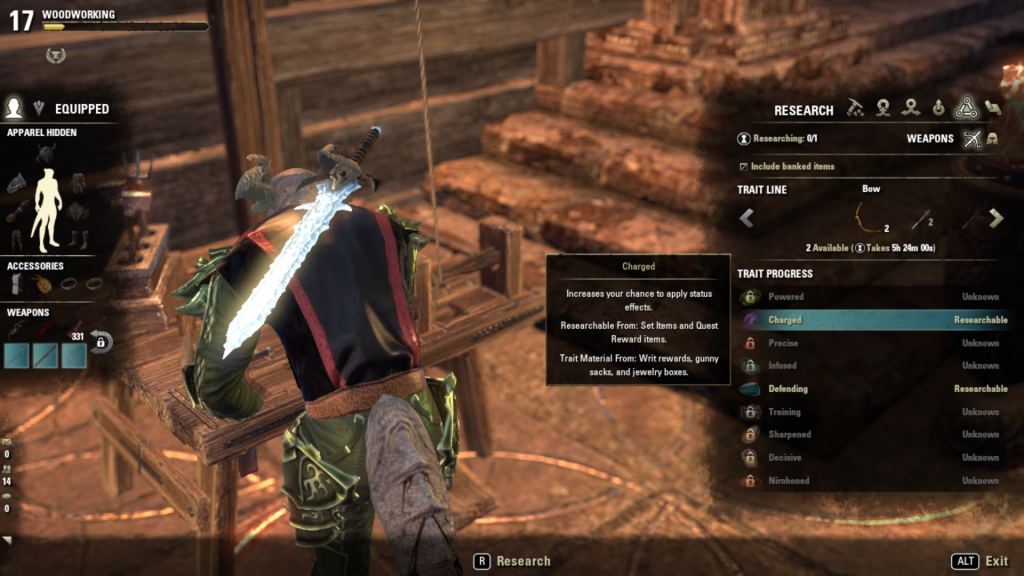1024x576 pixels.
Task: Select the equipped necklace accessory slot
Action: point(45,285)
